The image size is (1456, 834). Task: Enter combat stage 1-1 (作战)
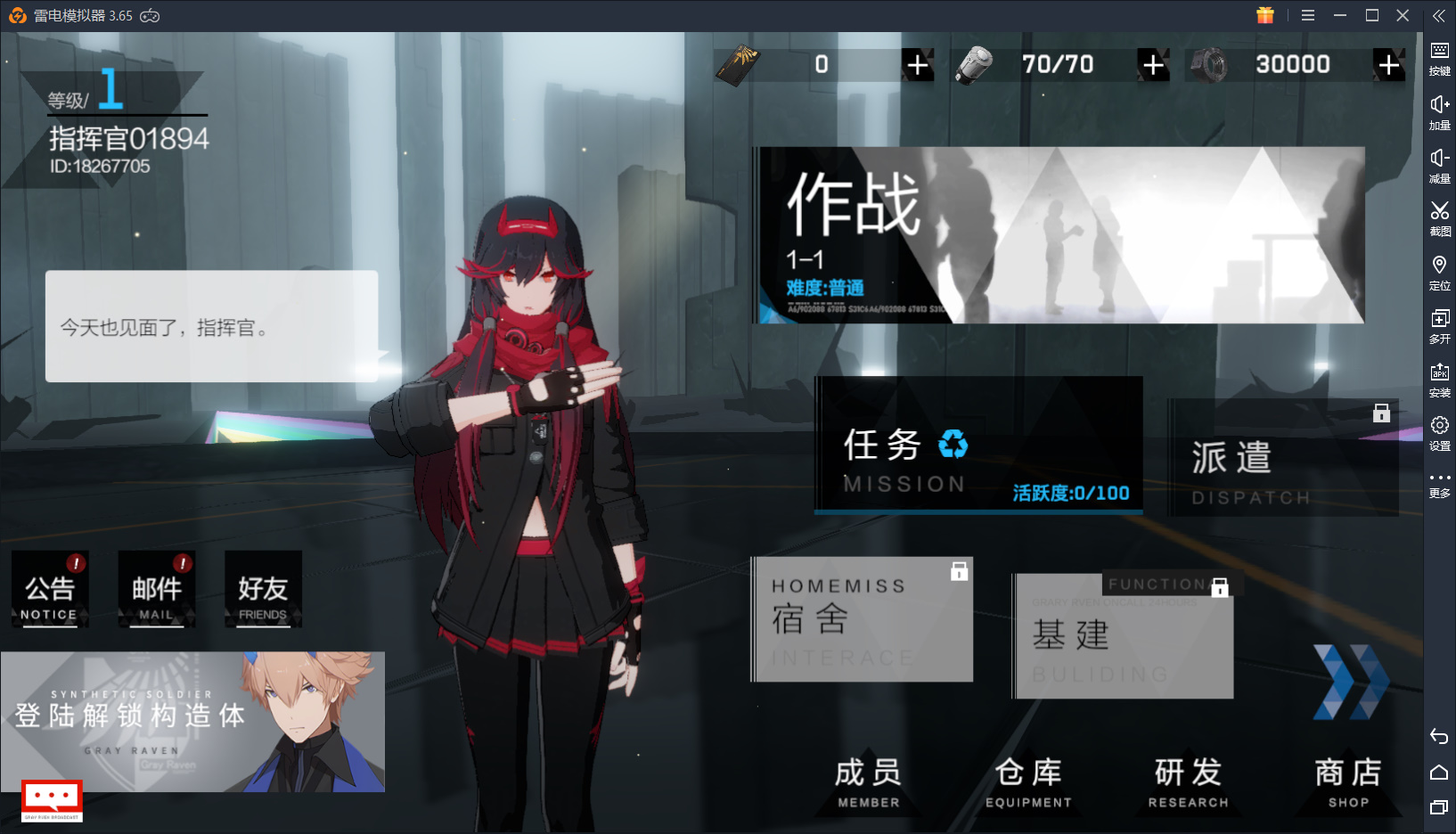pos(1060,233)
